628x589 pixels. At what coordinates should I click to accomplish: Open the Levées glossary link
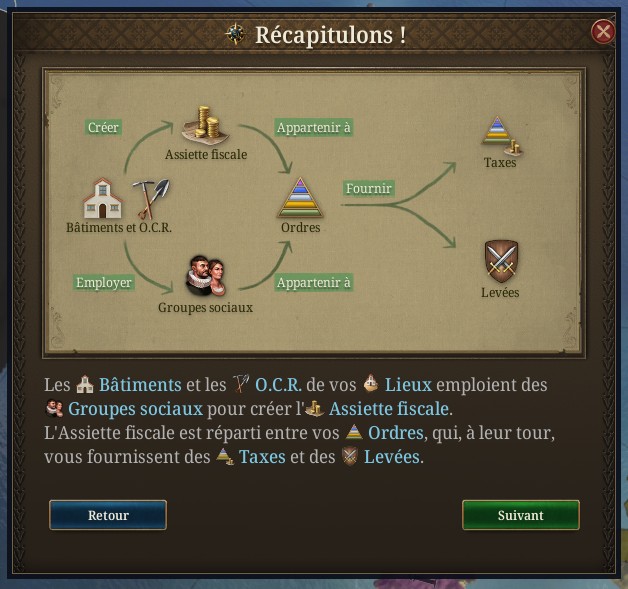393,457
